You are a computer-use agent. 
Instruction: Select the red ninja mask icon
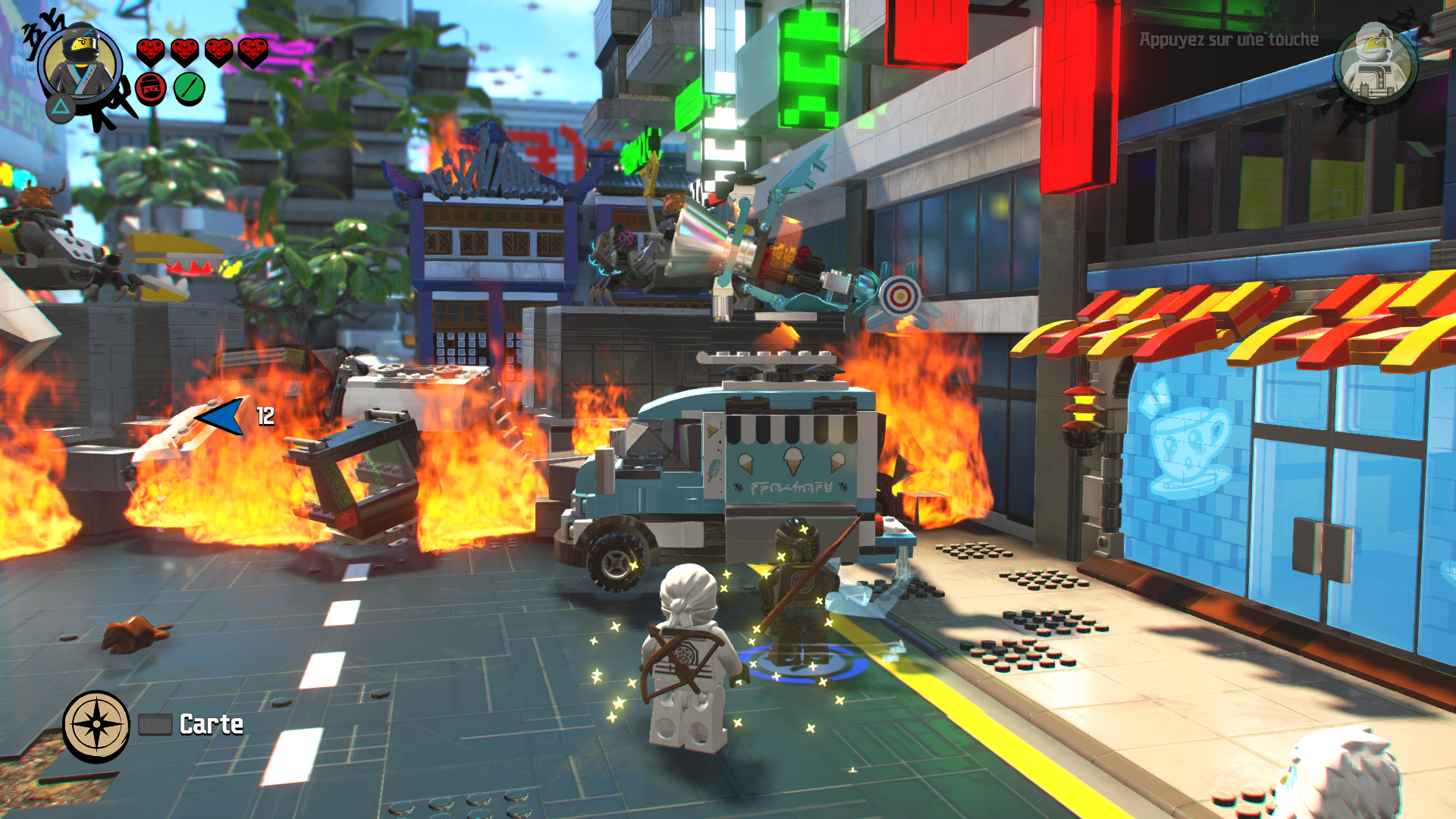pos(151,89)
